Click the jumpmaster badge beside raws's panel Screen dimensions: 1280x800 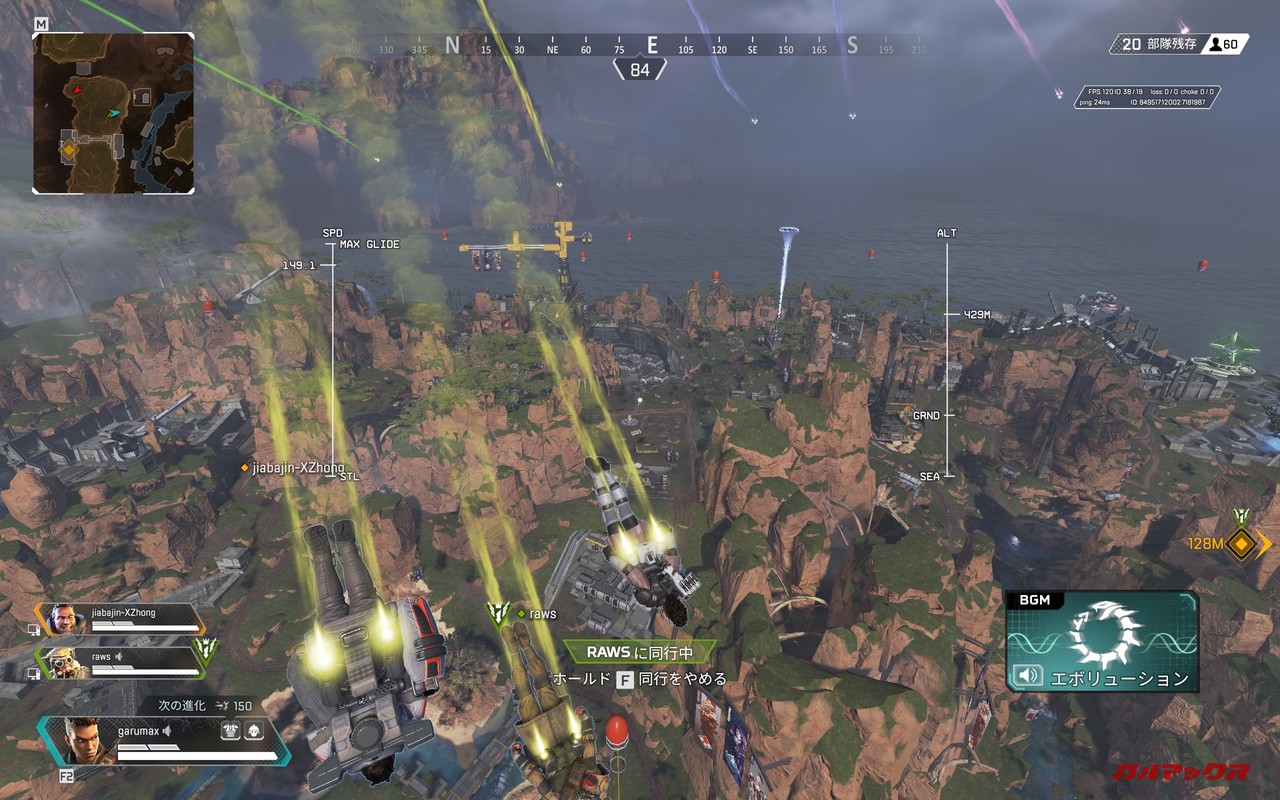click(x=207, y=651)
